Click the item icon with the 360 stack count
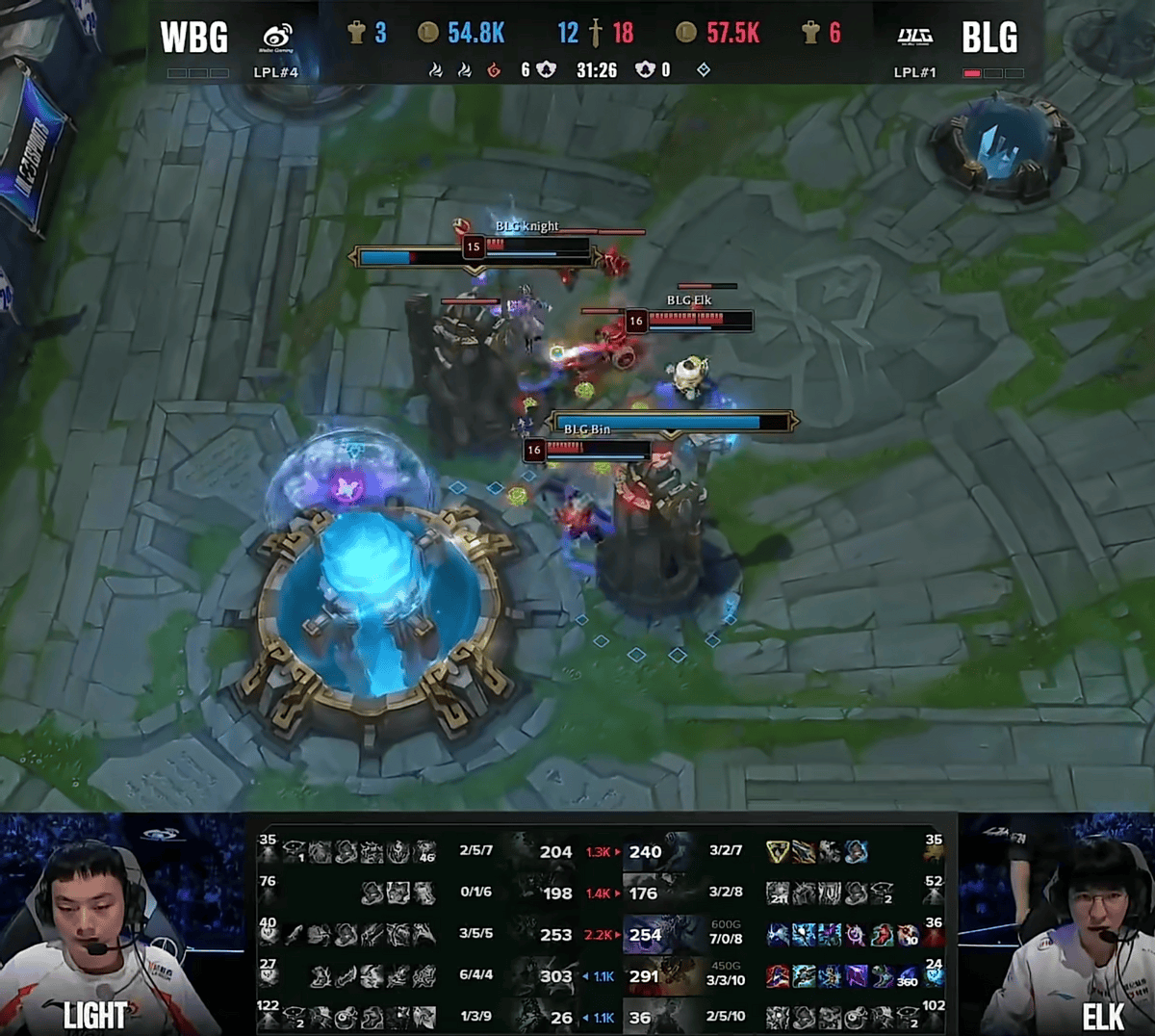The height and width of the screenshot is (1036, 1155). [906, 976]
